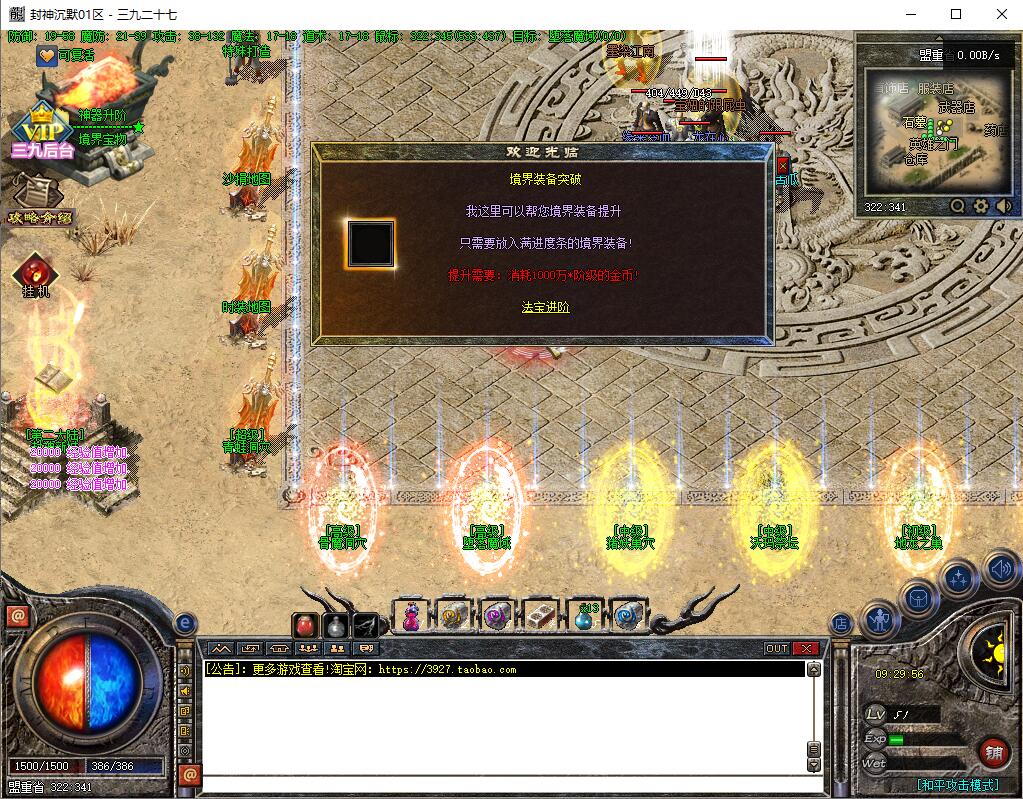Toggle the 挂机 auto-battle icon
This screenshot has width=1023, height=799.
pyautogui.click(x=37, y=274)
